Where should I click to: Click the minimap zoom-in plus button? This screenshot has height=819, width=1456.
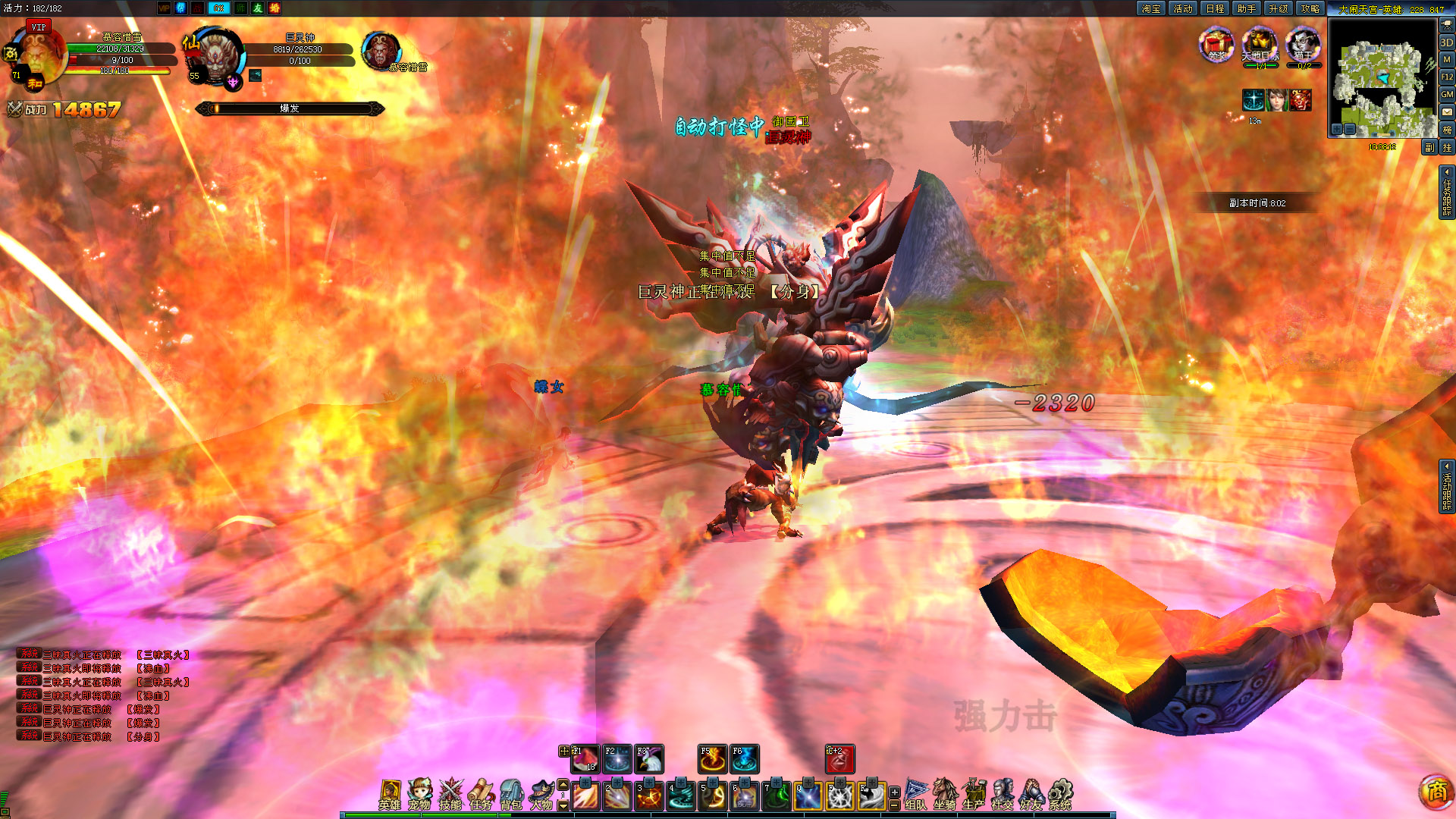coord(1337,130)
